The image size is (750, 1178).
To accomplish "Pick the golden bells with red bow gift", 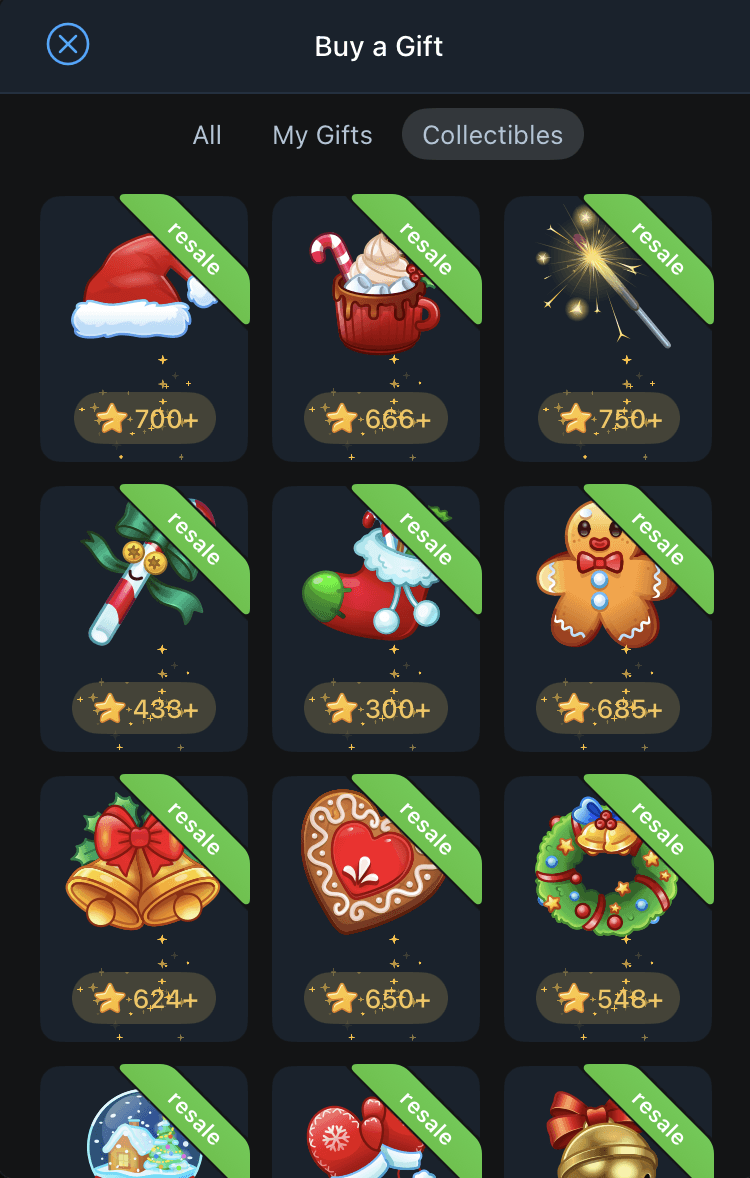I will point(138,870).
